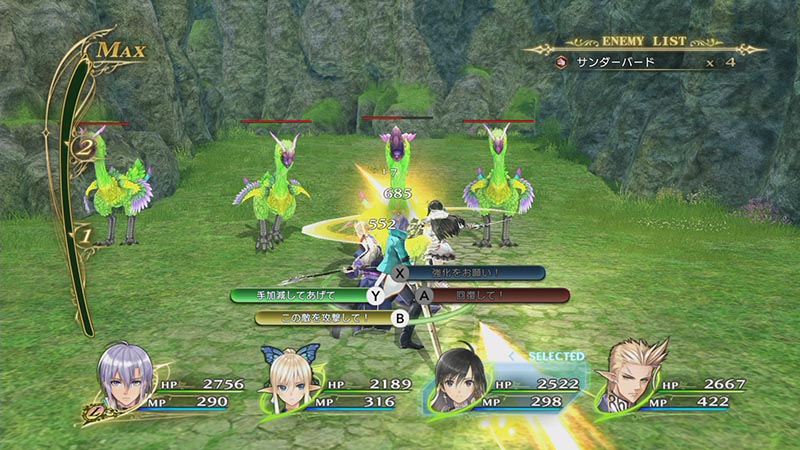Pick the dark red order command bar
Screen dimensions: 800x450
[x=487, y=296]
